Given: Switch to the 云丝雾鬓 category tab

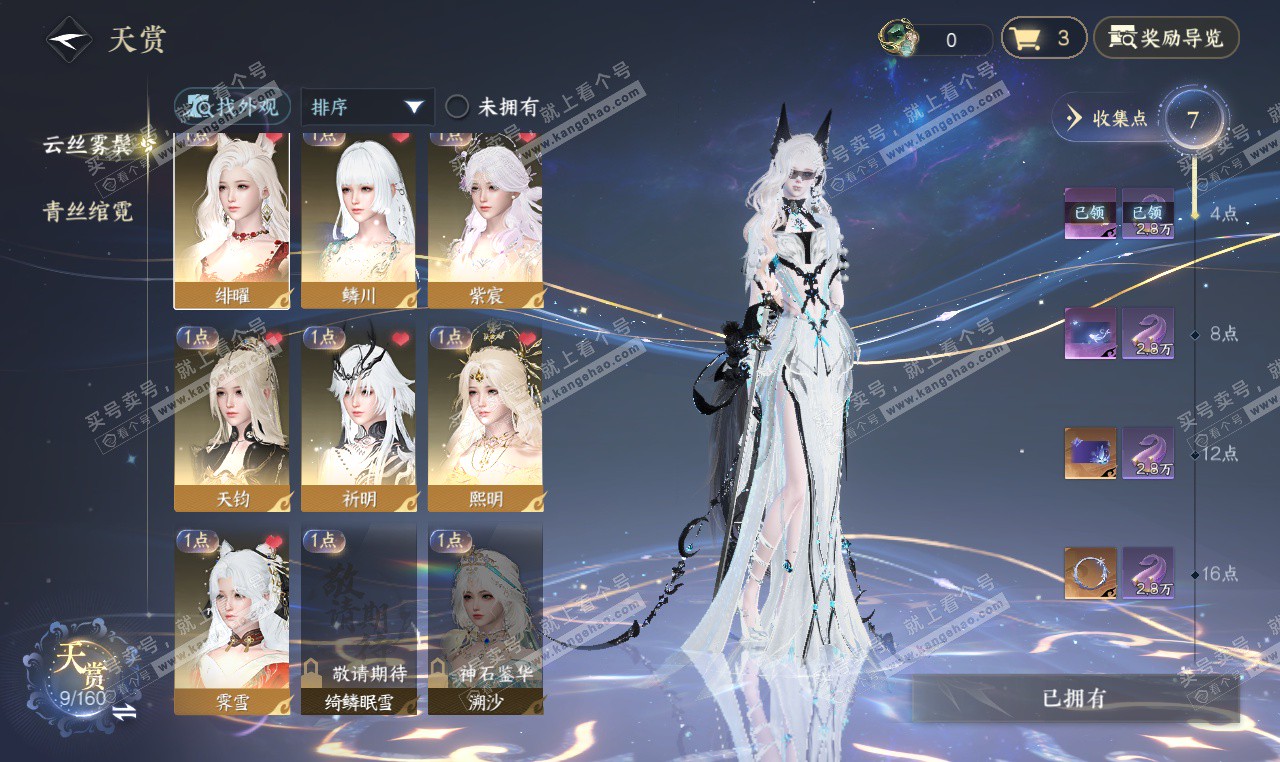Looking at the screenshot, I should 88,144.
